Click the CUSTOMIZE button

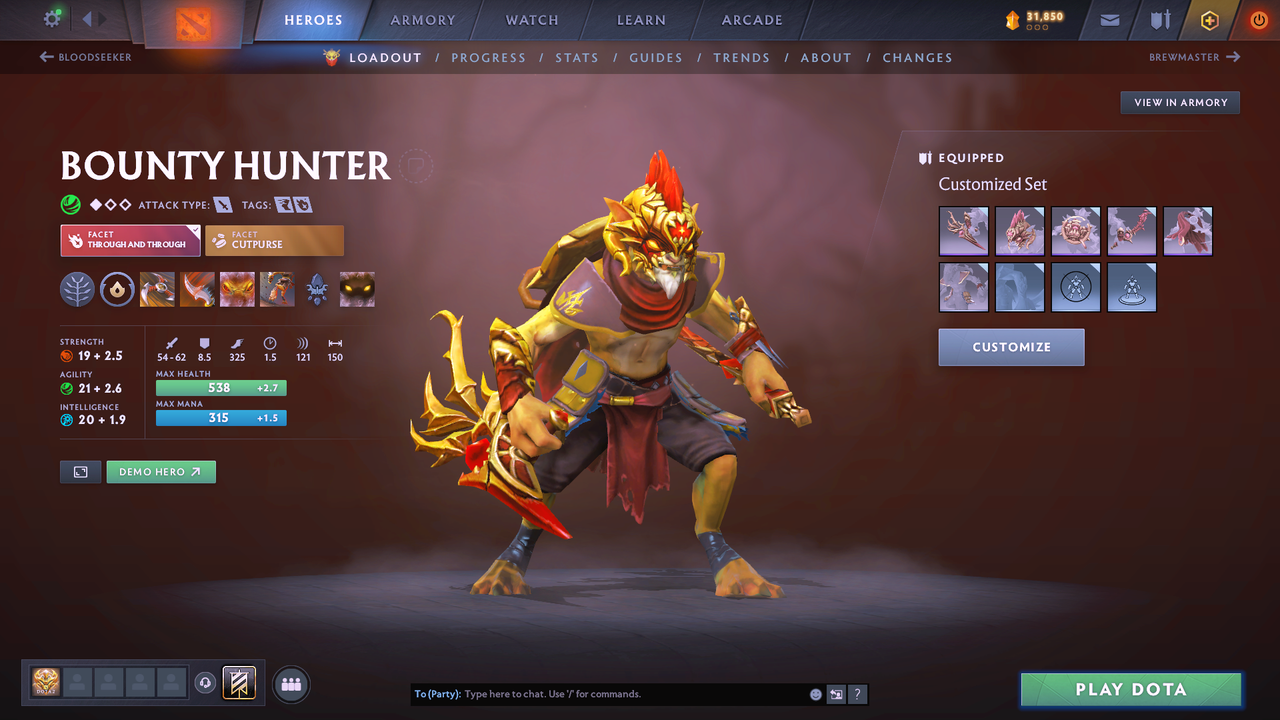pyautogui.click(x=1011, y=347)
